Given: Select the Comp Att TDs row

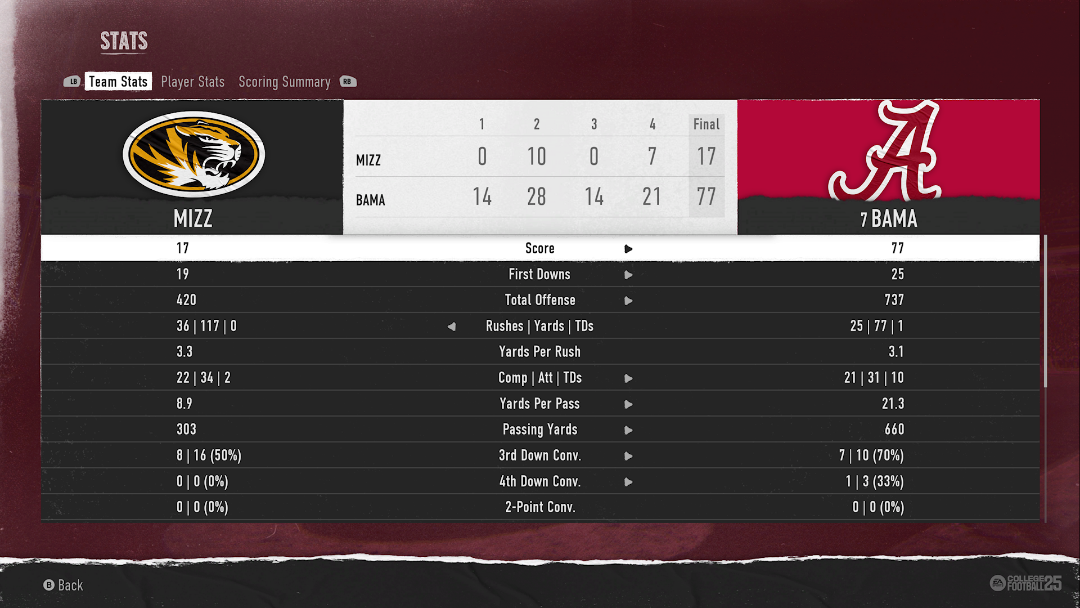Looking at the screenshot, I should 540,378.
